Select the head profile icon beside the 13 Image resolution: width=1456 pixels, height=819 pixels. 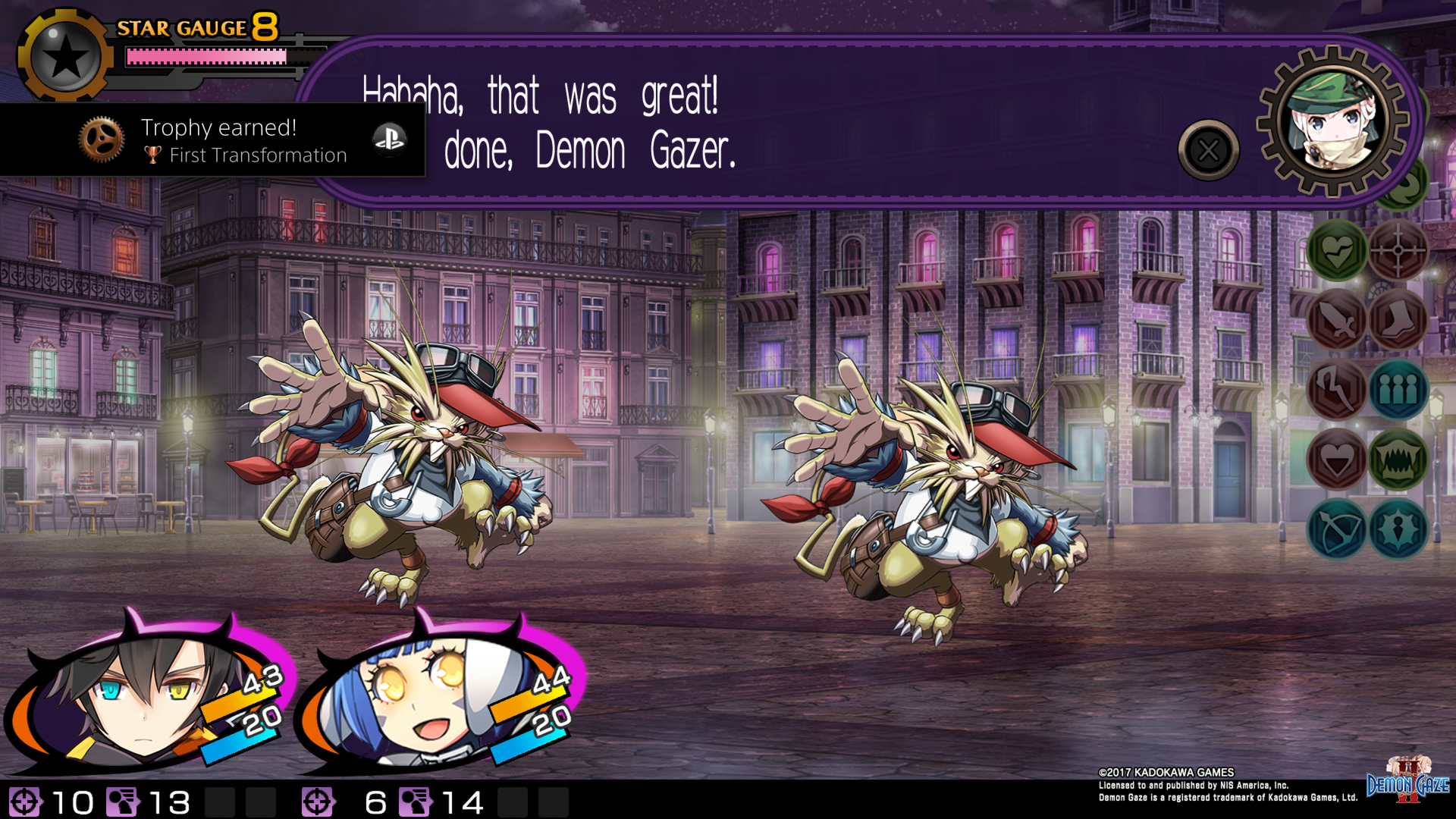pyautogui.click(x=121, y=800)
